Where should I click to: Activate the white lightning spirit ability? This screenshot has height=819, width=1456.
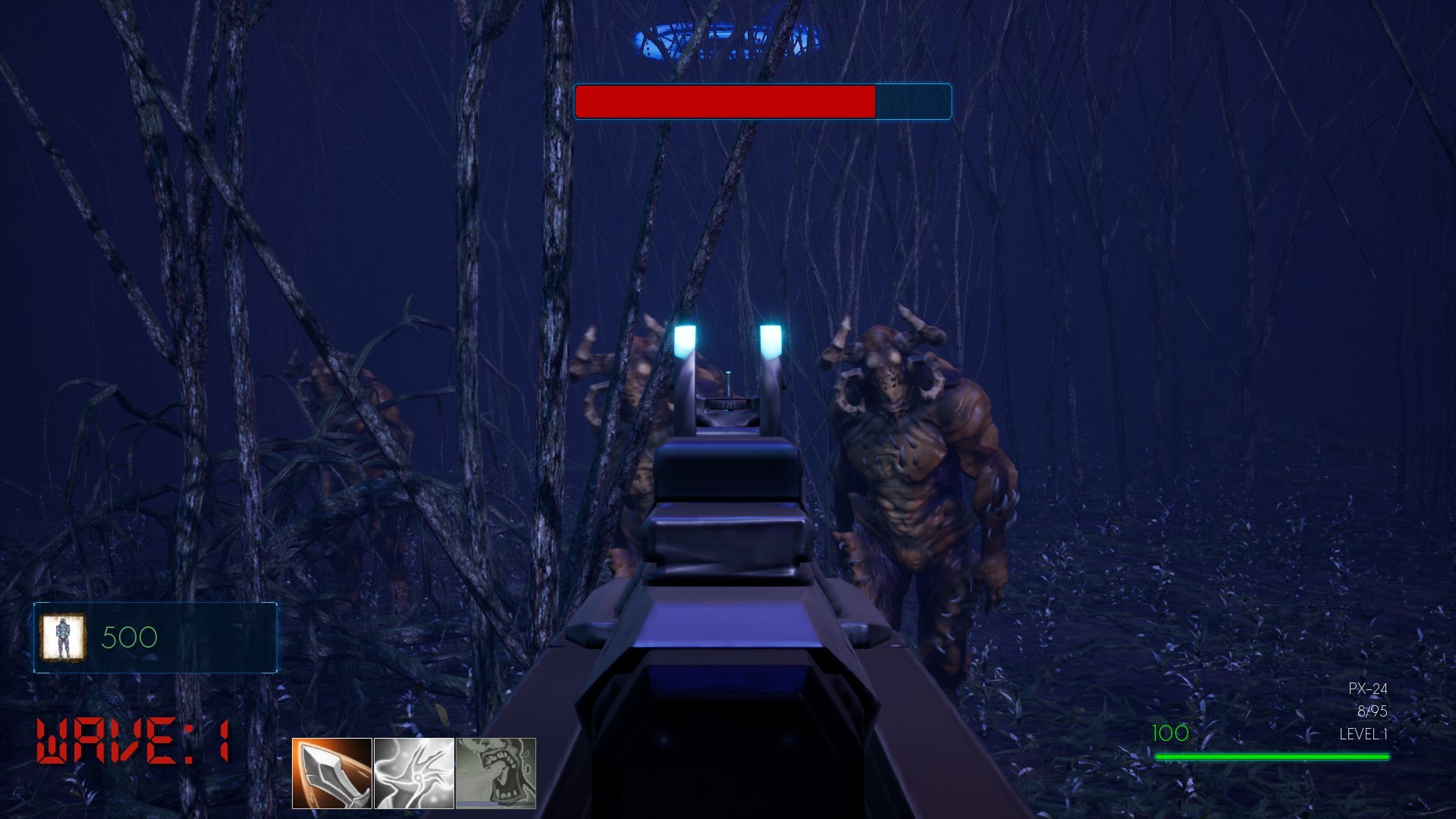tap(413, 775)
